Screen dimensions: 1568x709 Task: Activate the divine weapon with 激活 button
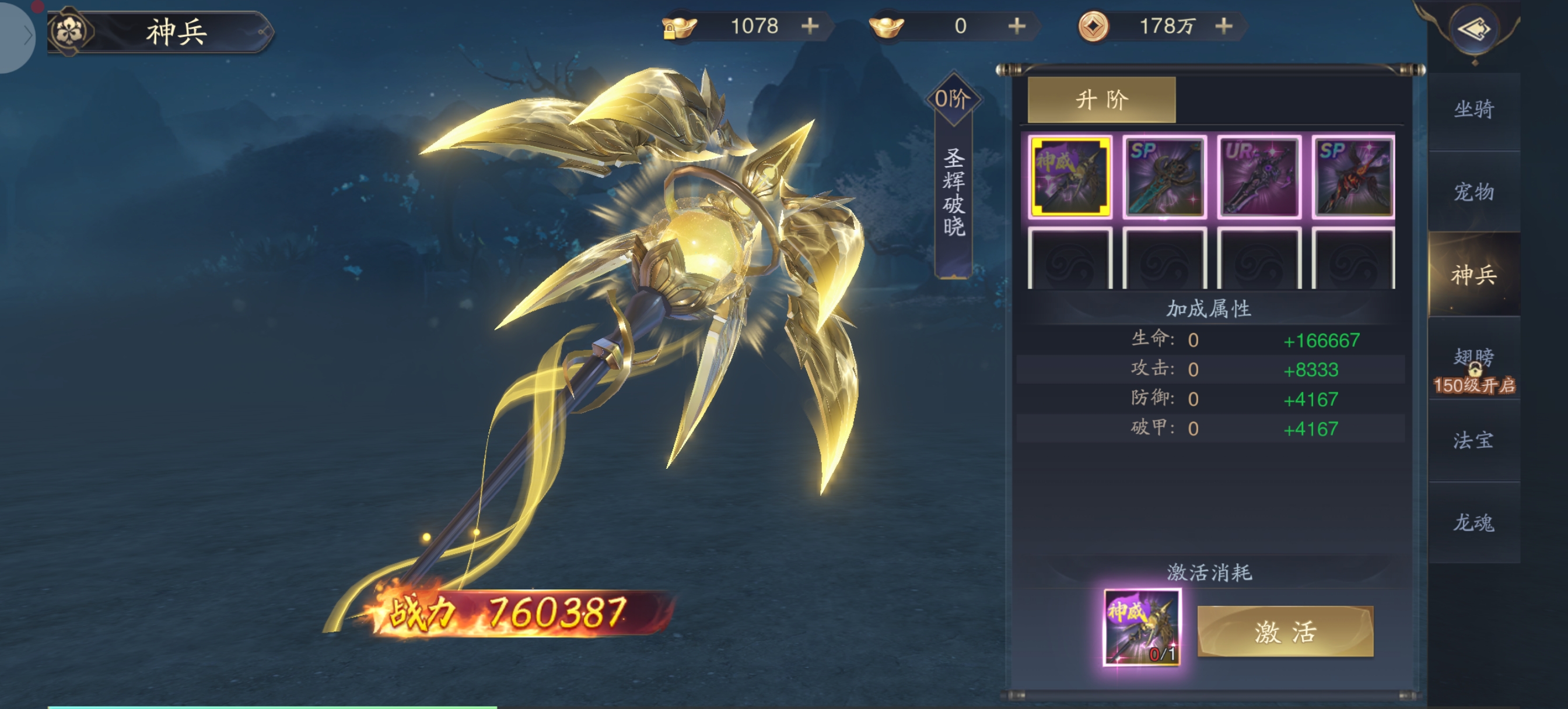click(1284, 631)
